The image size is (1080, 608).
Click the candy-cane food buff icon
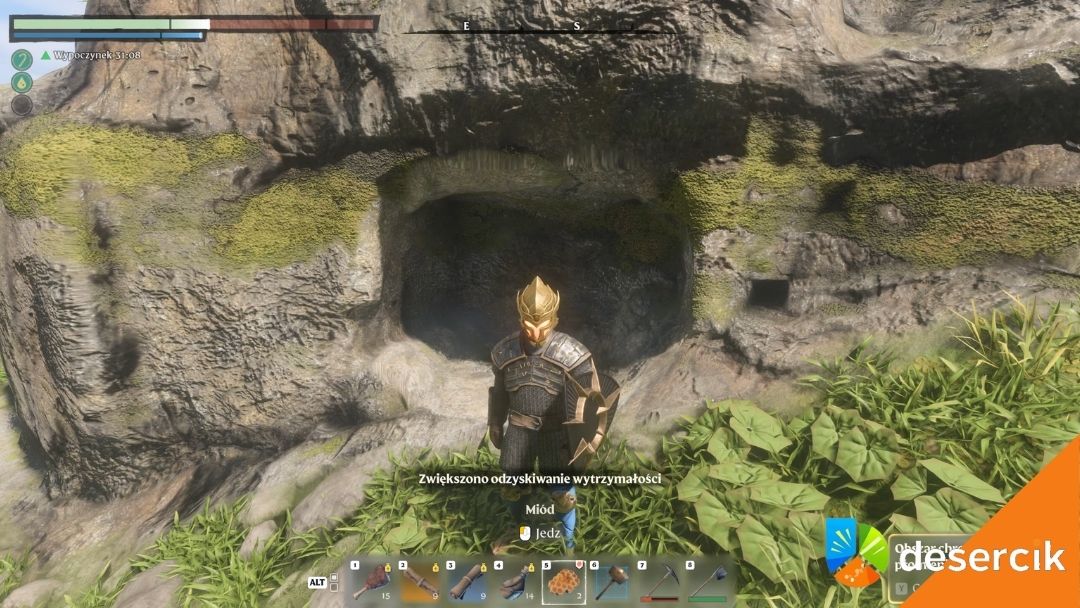click(22, 59)
